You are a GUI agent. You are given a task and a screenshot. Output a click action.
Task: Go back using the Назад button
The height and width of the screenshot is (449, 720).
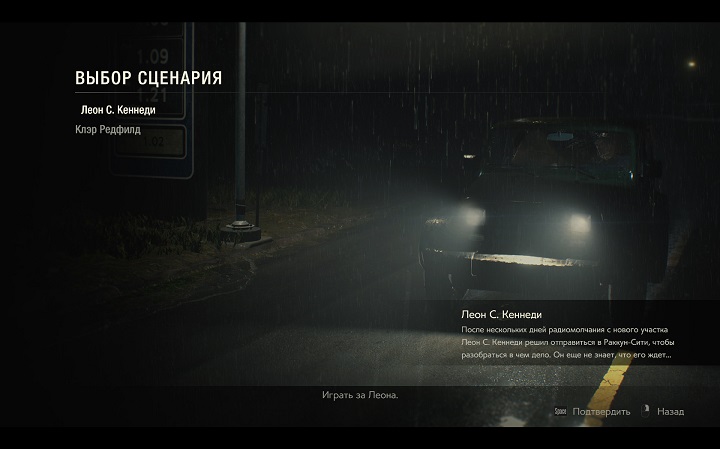(670, 412)
